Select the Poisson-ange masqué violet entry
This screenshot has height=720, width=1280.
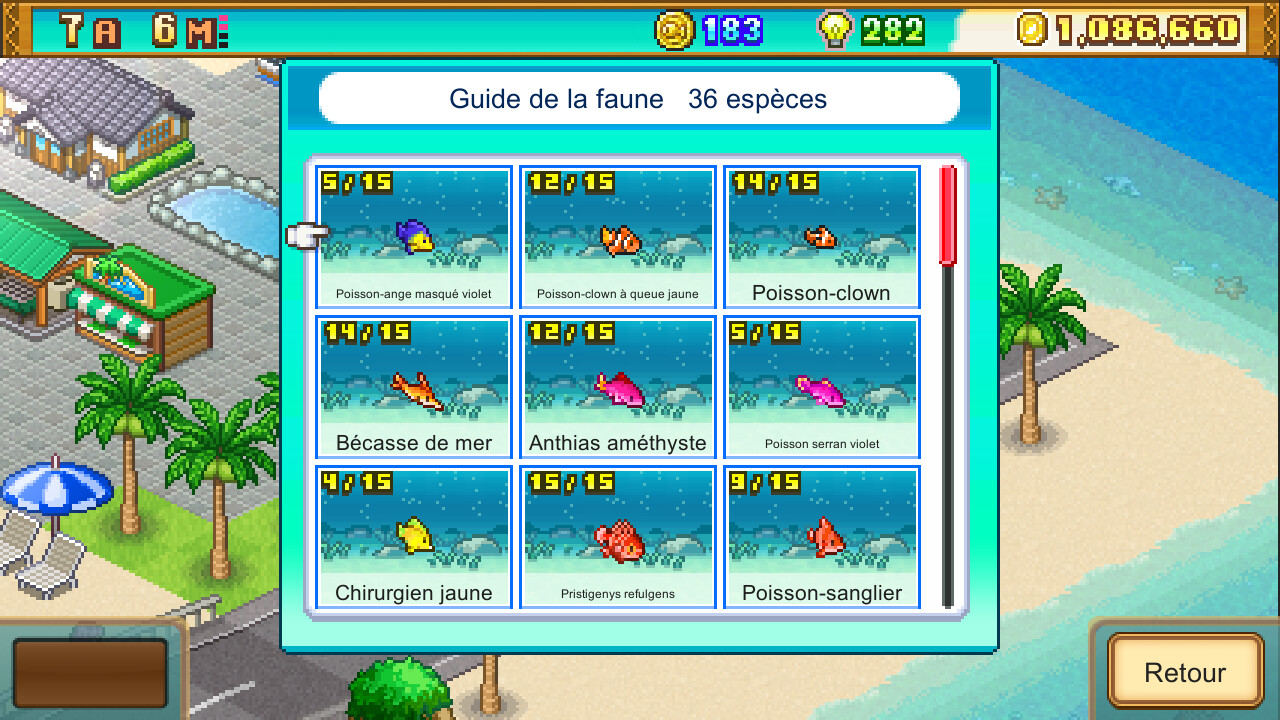pos(413,237)
